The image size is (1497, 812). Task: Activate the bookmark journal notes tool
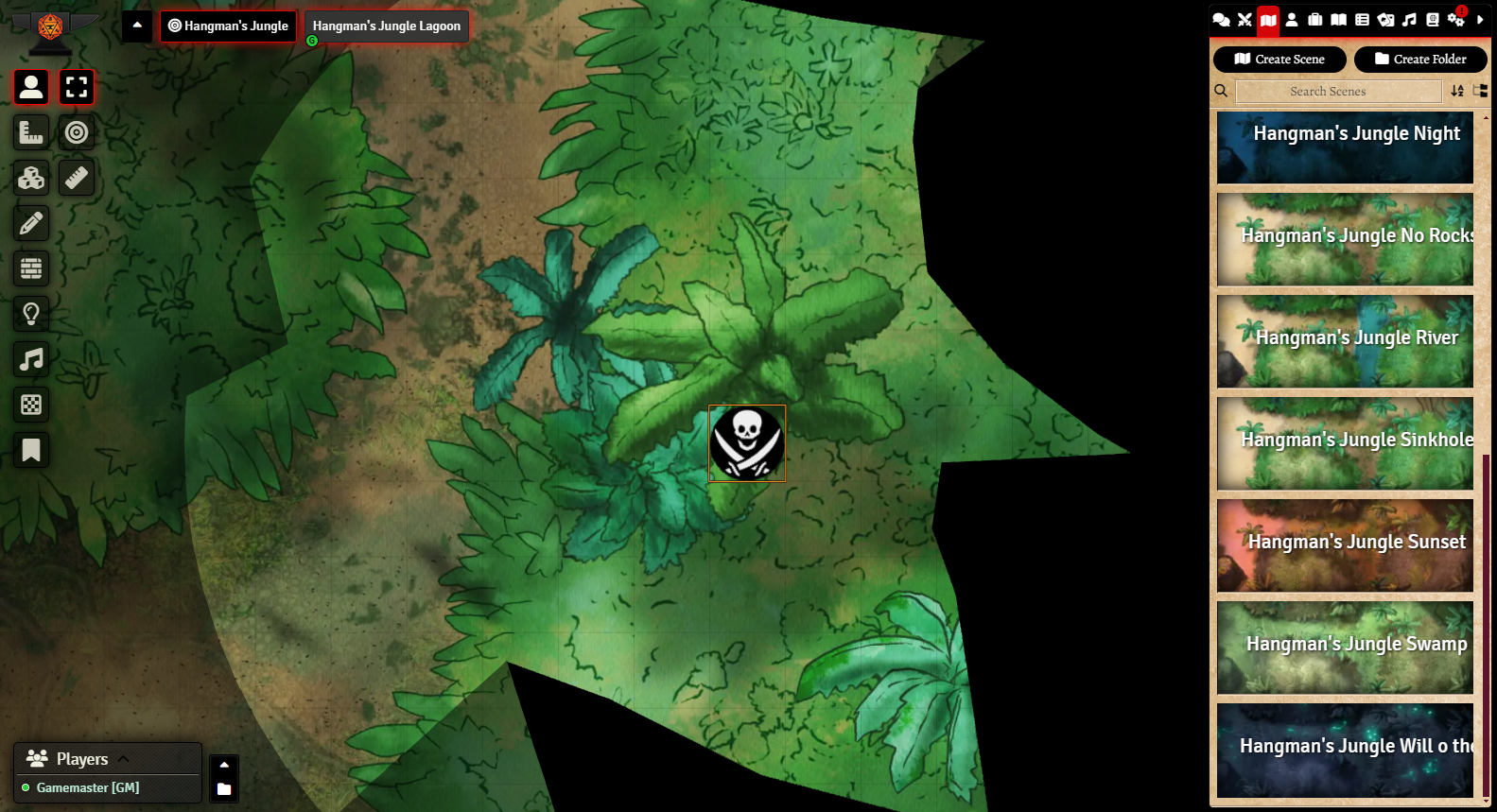[x=31, y=450]
